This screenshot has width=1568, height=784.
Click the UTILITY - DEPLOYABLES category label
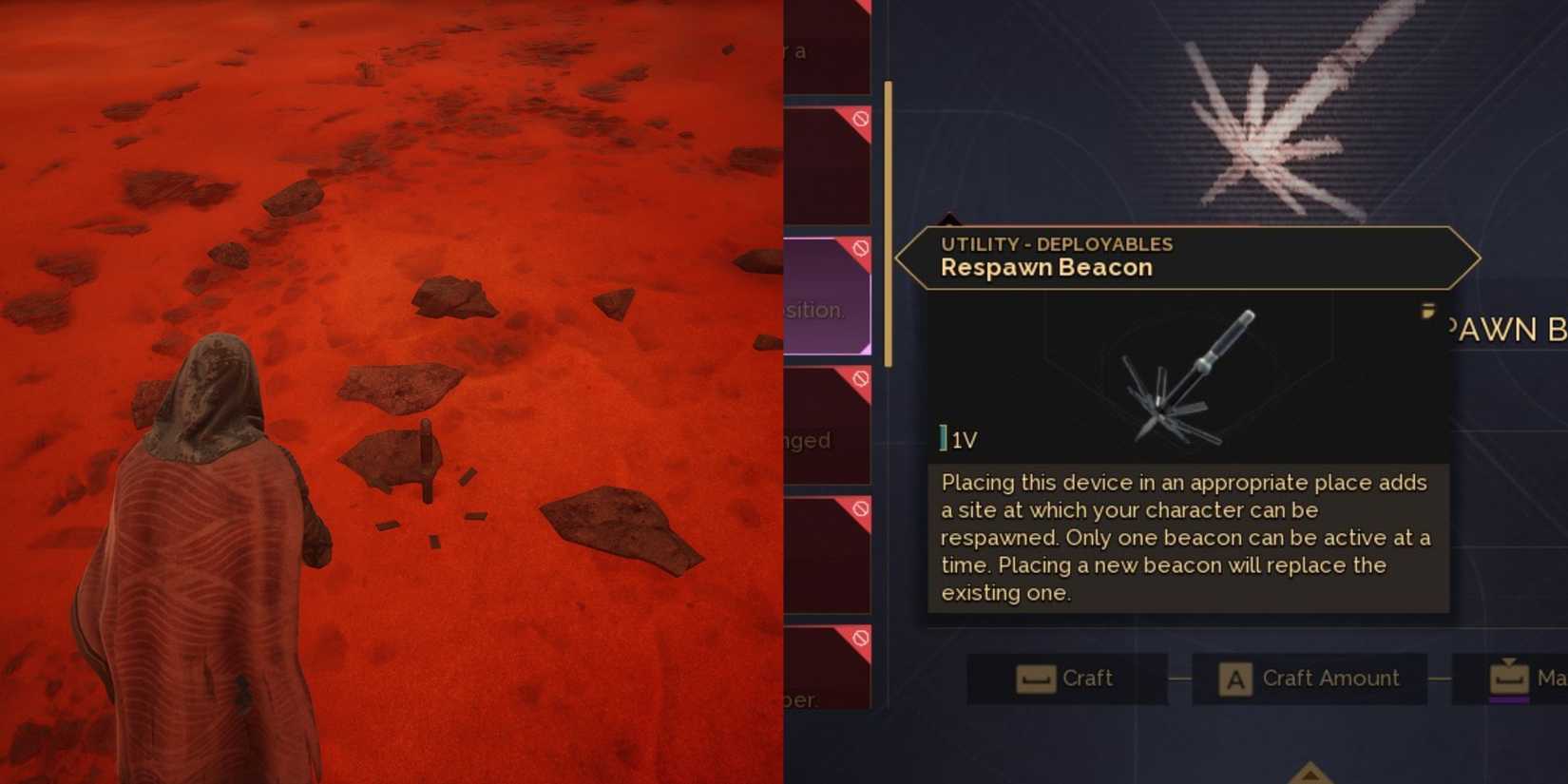pyautogui.click(x=1056, y=244)
